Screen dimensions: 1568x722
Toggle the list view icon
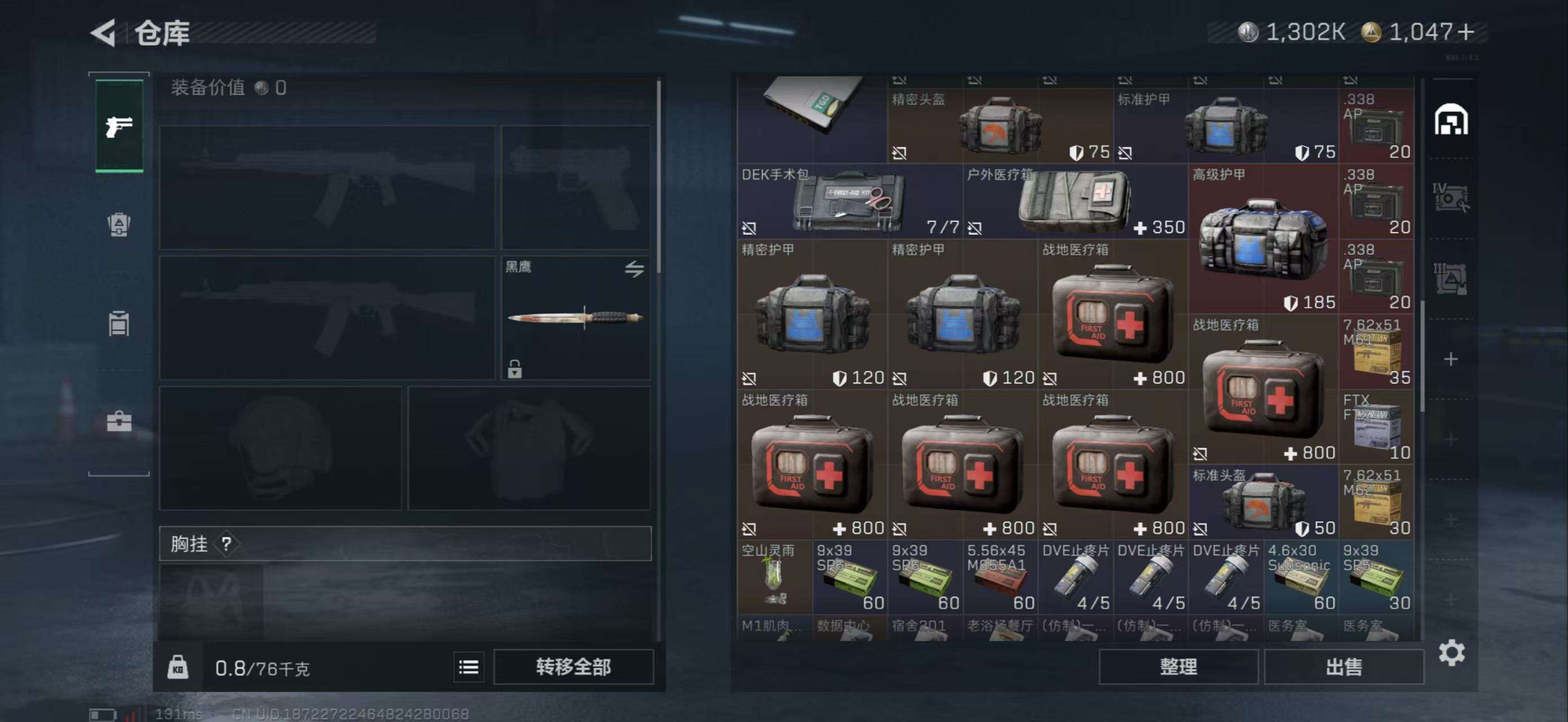coord(469,667)
